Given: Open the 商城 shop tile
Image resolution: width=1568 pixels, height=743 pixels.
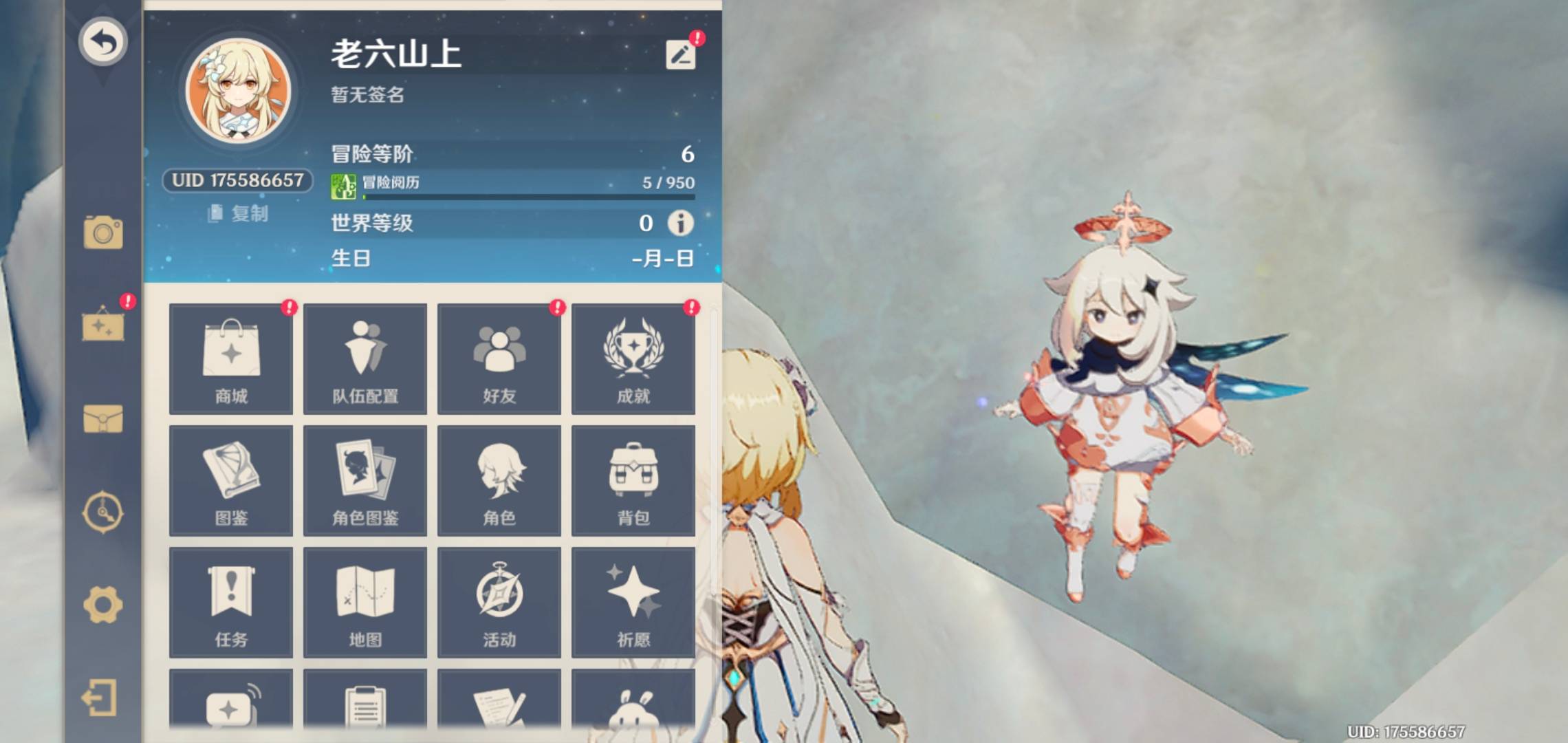Looking at the screenshot, I should click(x=231, y=359).
